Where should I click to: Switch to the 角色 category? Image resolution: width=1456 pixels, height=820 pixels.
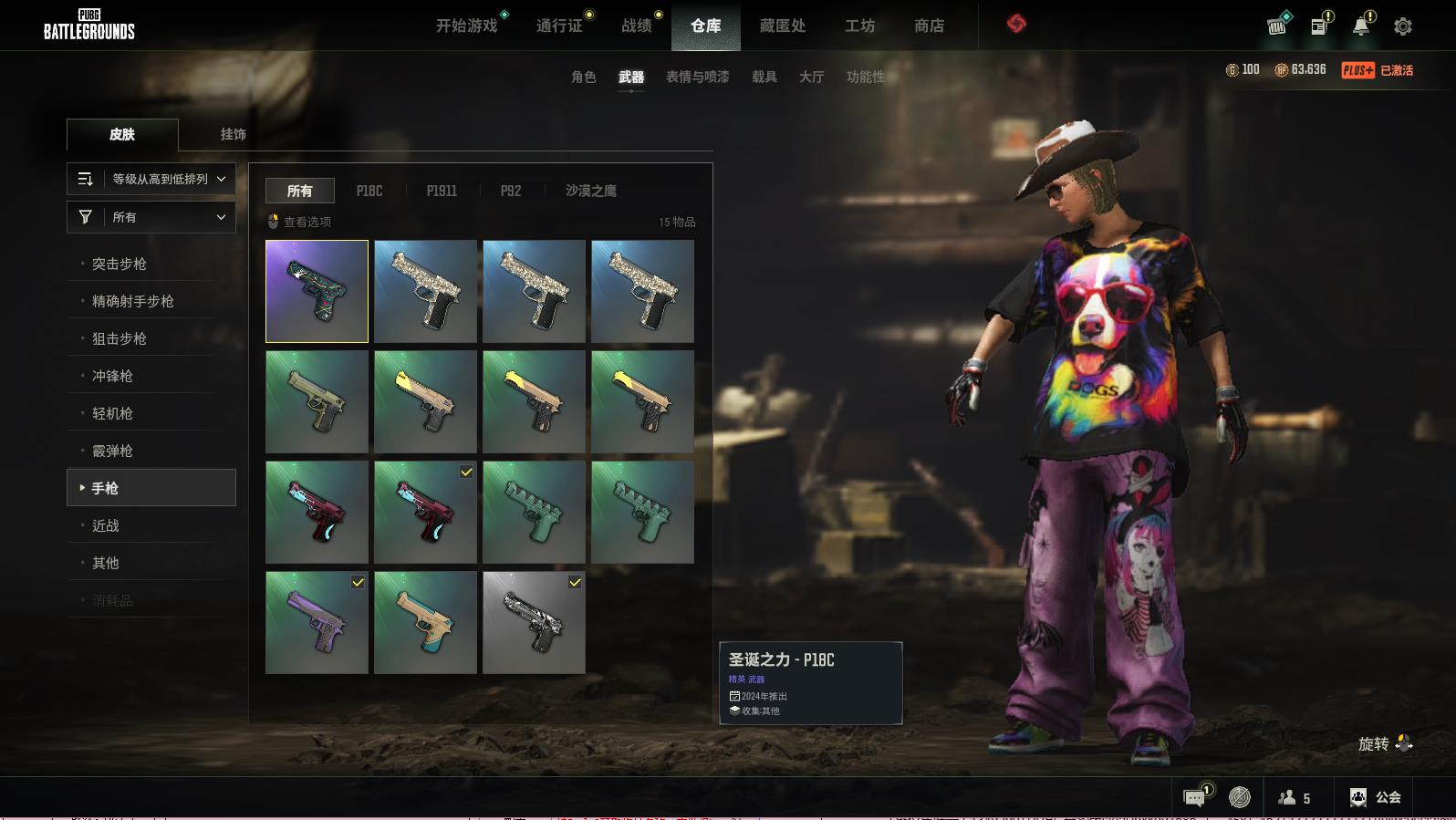point(583,77)
